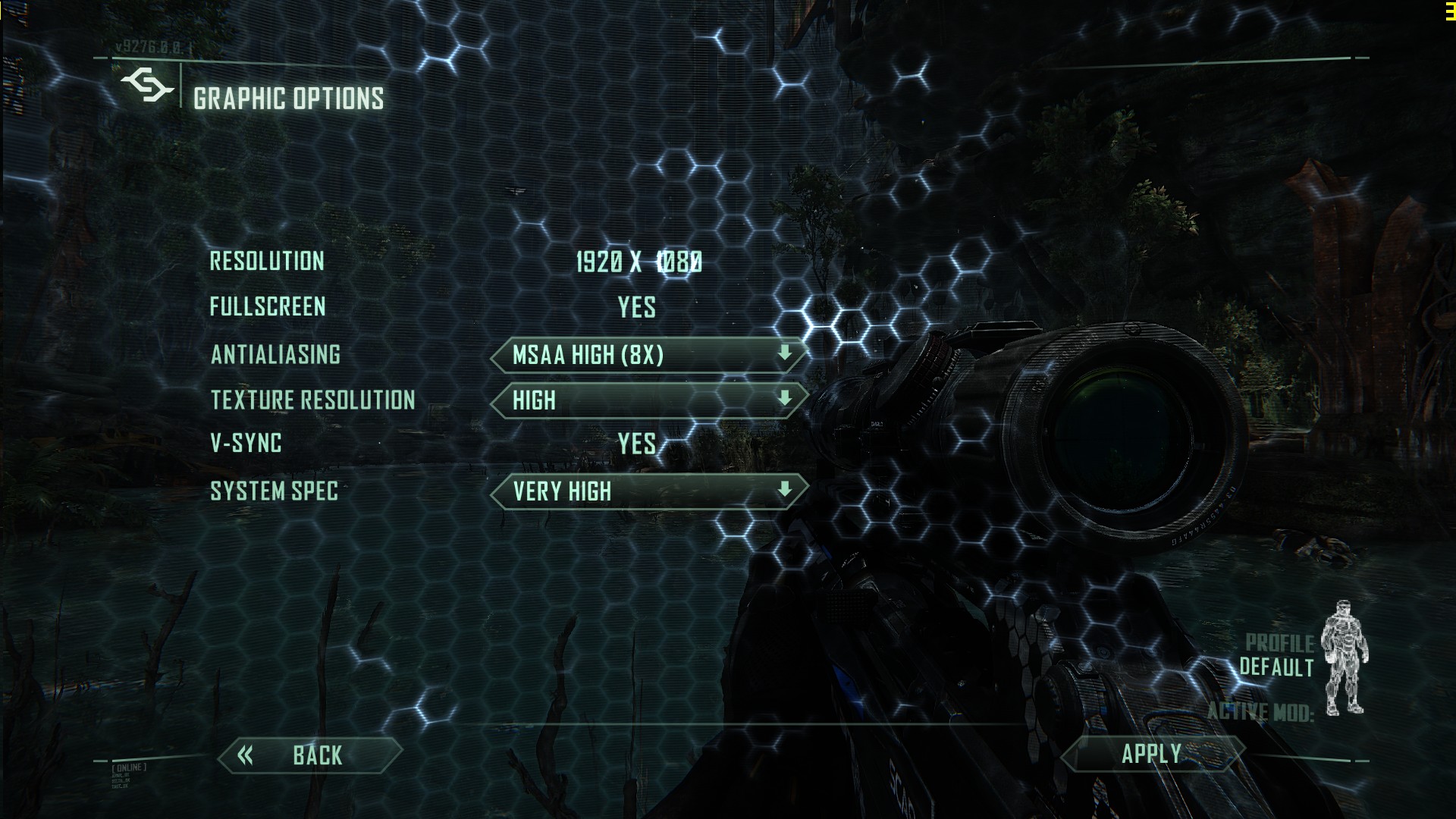This screenshot has height=819, width=1456.
Task: Toggle the Fullscreen YES setting
Action: point(637,307)
